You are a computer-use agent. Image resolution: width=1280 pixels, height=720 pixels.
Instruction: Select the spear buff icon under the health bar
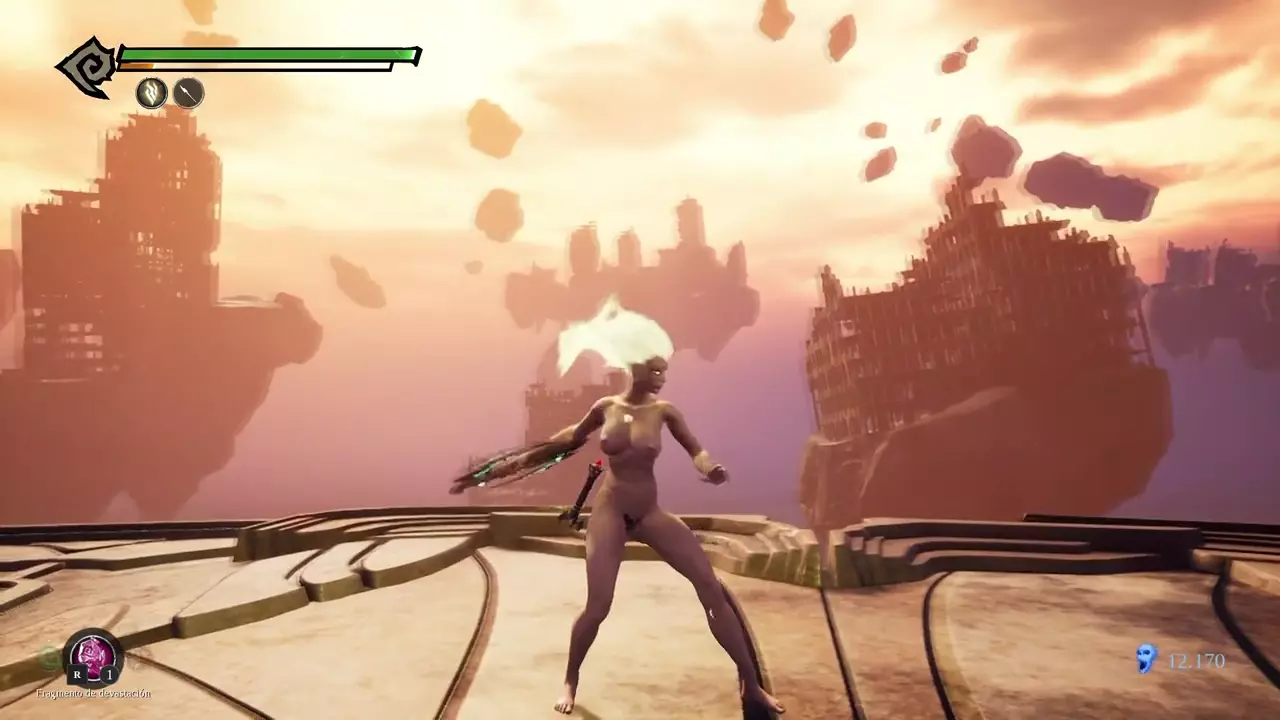[x=189, y=93]
